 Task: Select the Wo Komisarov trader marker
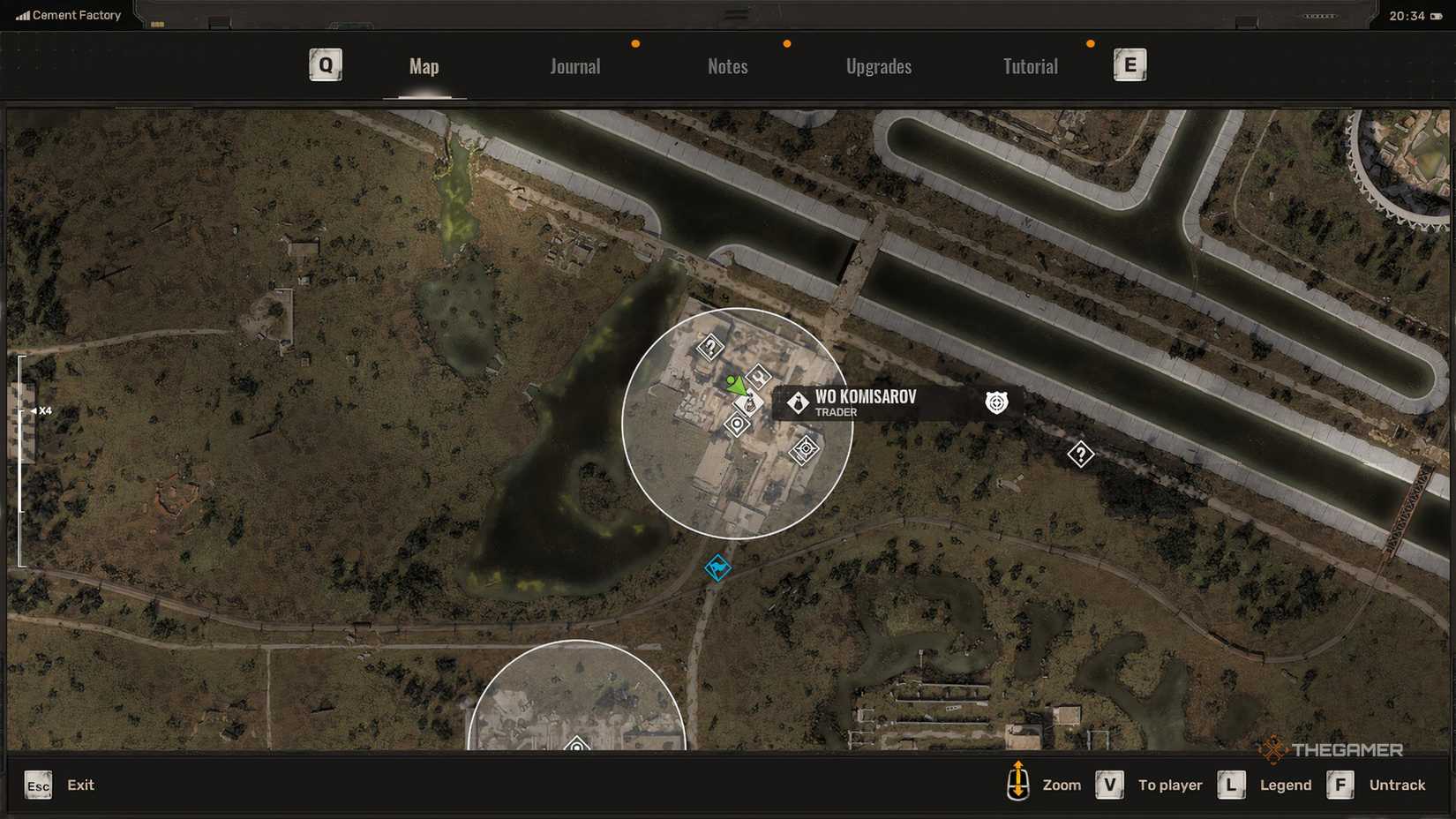click(749, 402)
